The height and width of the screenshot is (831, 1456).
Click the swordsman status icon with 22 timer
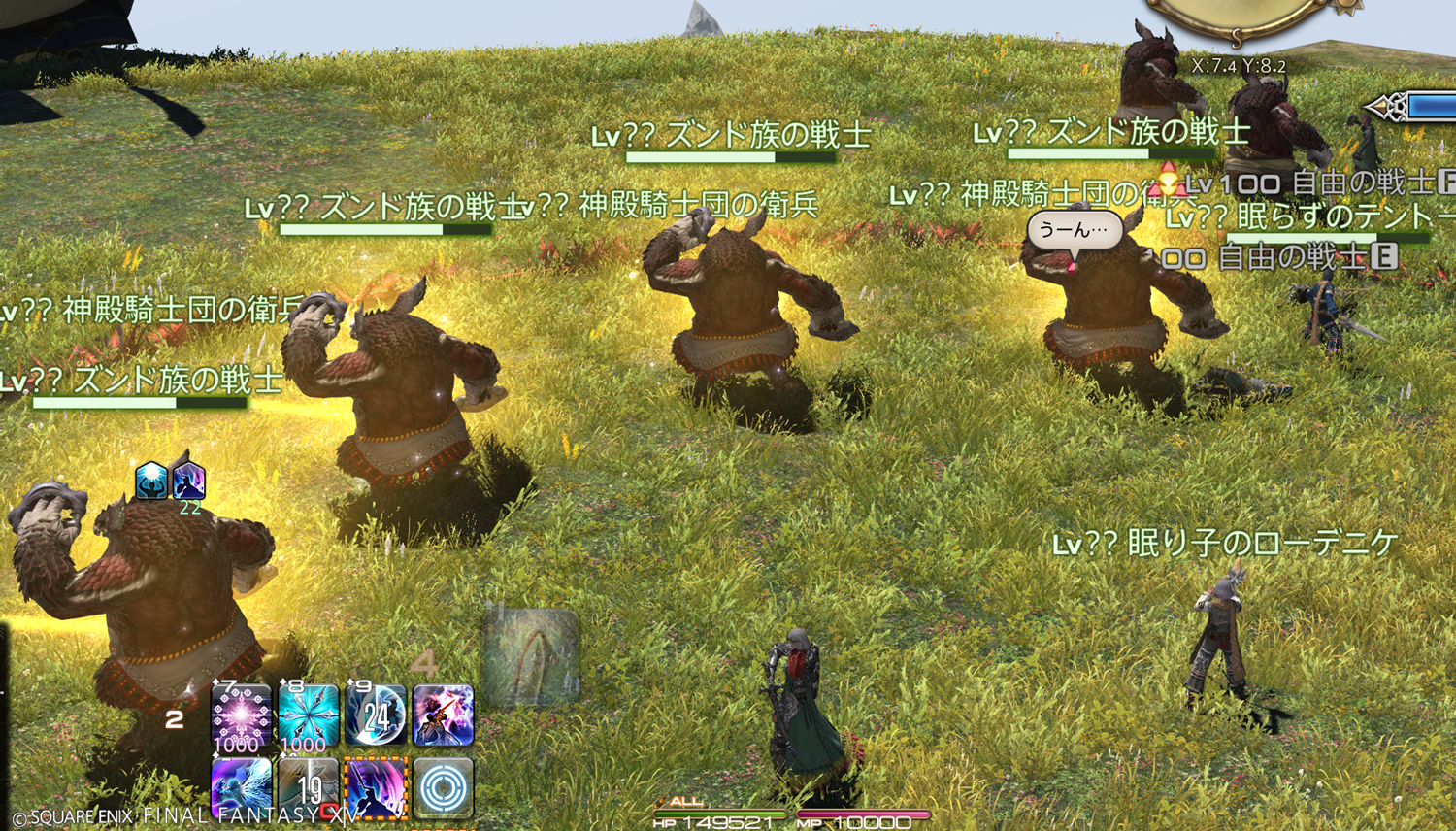click(x=188, y=480)
